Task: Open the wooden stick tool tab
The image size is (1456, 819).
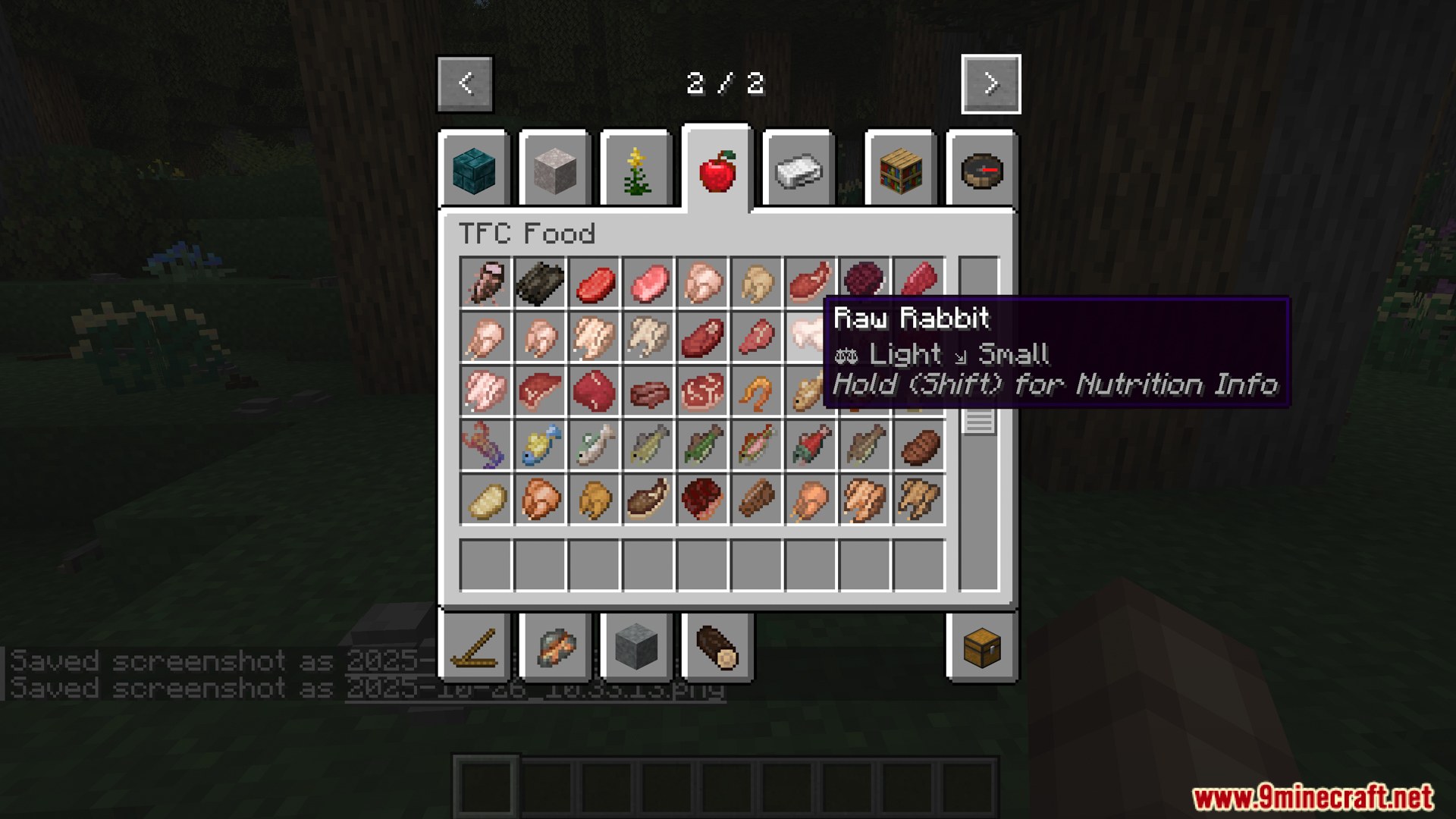Action: [x=474, y=648]
